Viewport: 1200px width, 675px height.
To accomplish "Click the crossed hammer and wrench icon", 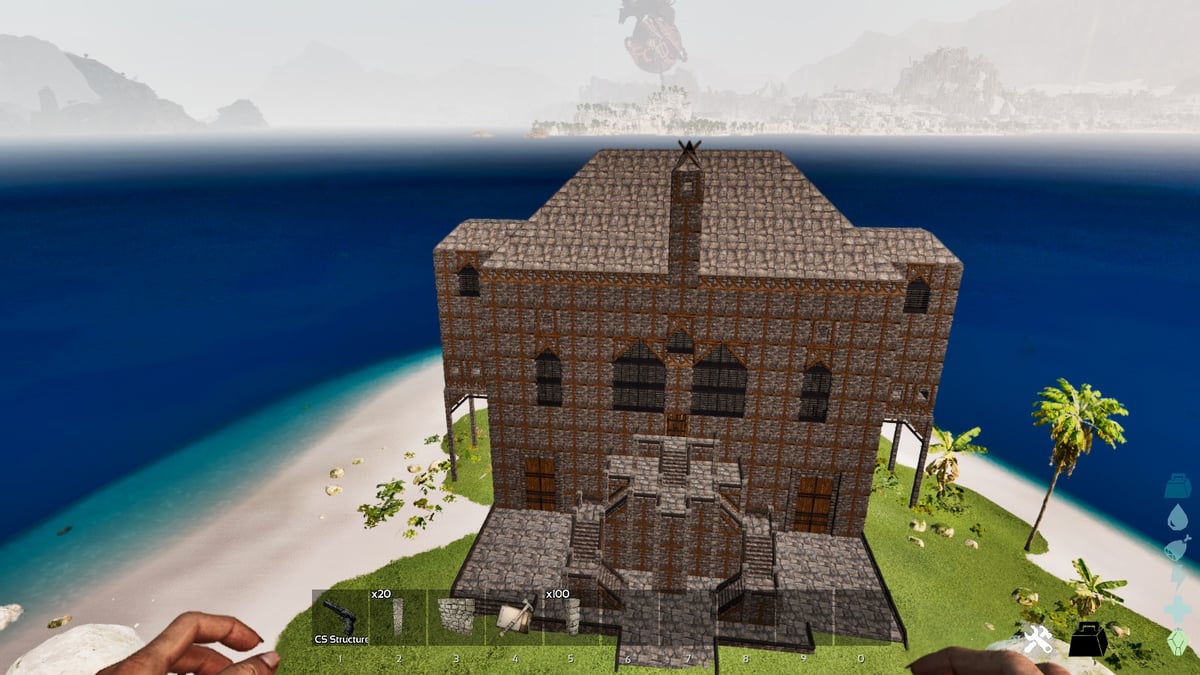I will [1035, 639].
